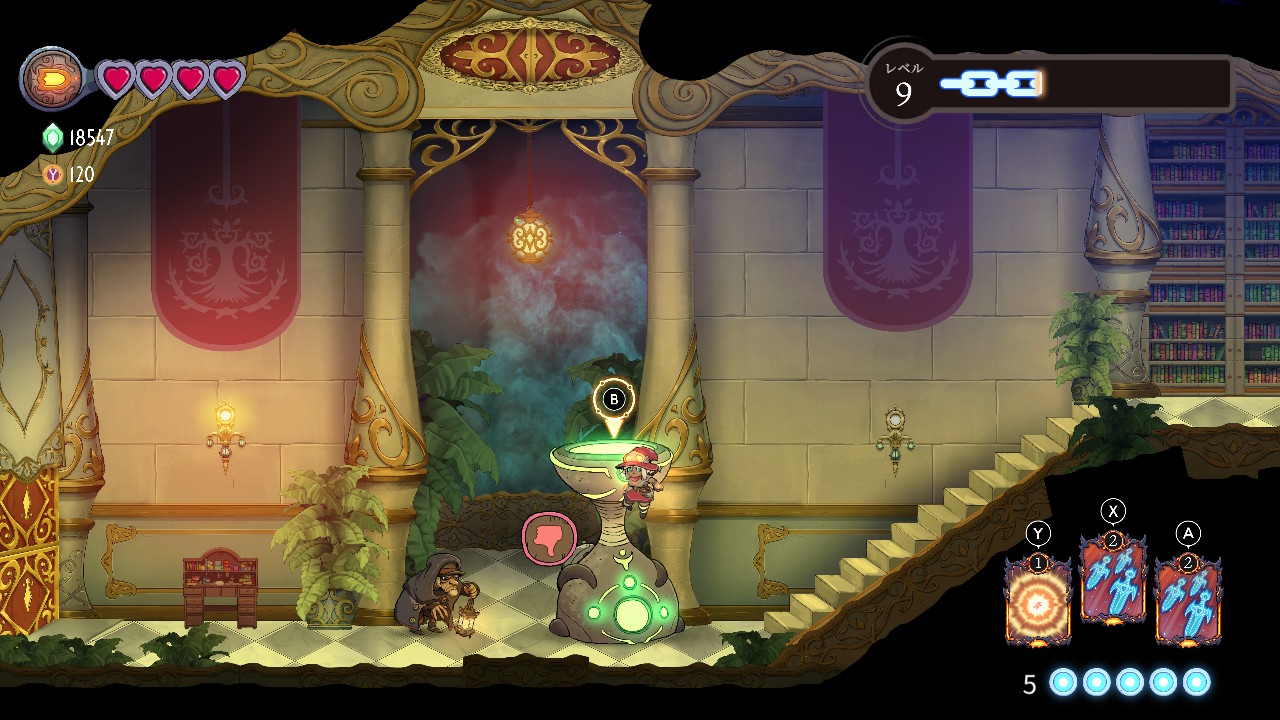This screenshot has height=720, width=1280.
Task: Click the round glowing bullet emblem
Action: 52,78
